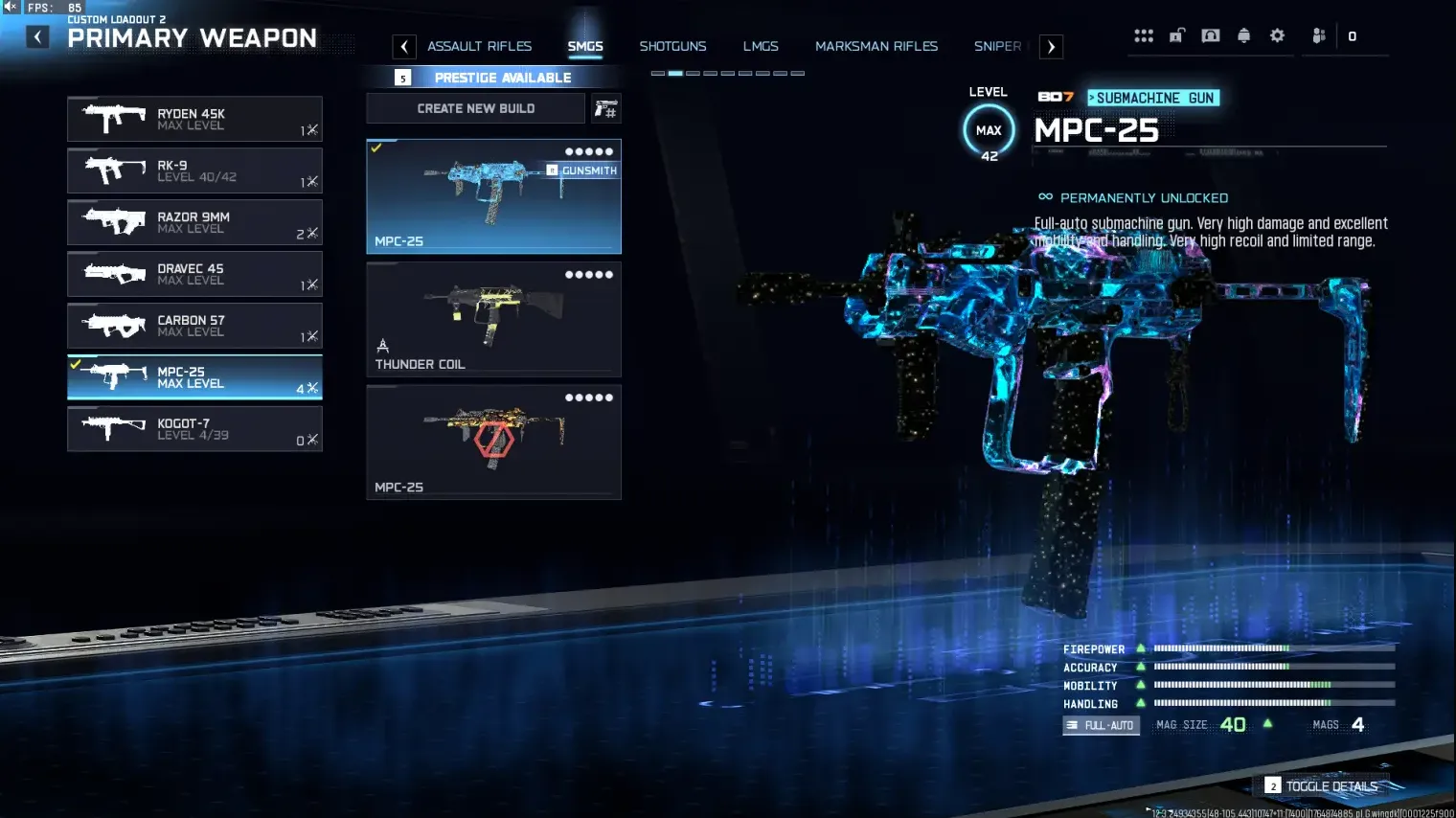Click the left chevron to scroll weapon categories
Viewport: 1456px width, 818px height.
point(403,46)
